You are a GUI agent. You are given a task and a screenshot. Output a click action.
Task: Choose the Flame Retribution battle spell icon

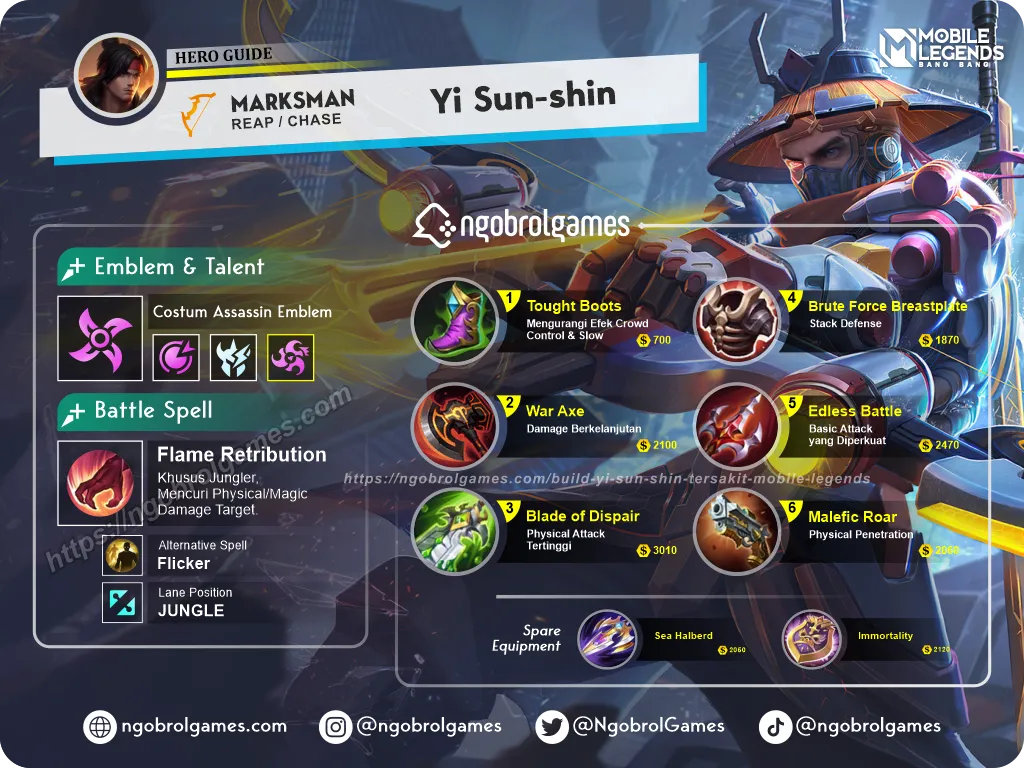tap(100, 483)
